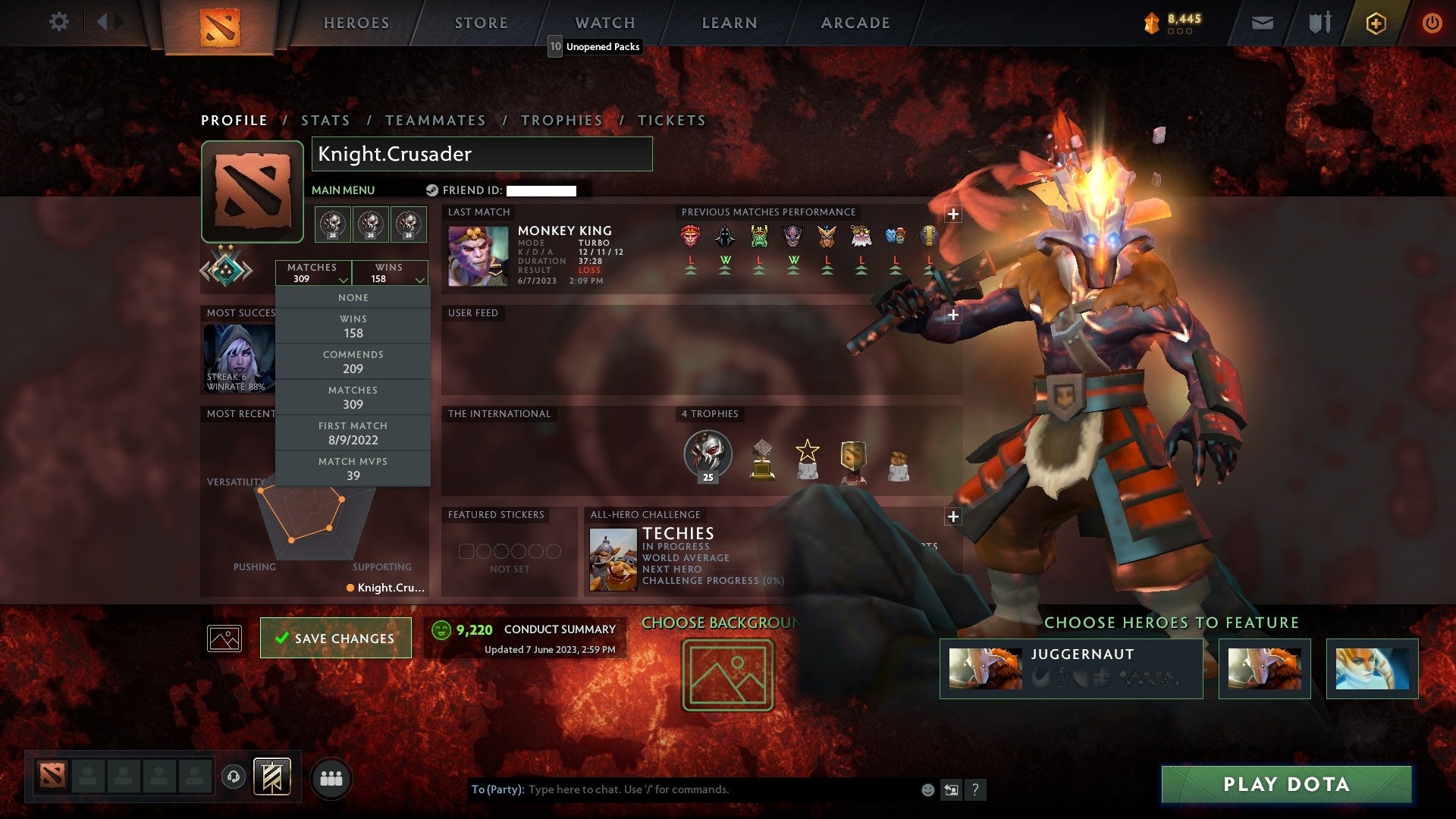Switch to the TROPHIES tab
The width and height of the screenshot is (1456, 819).
coord(561,120)
